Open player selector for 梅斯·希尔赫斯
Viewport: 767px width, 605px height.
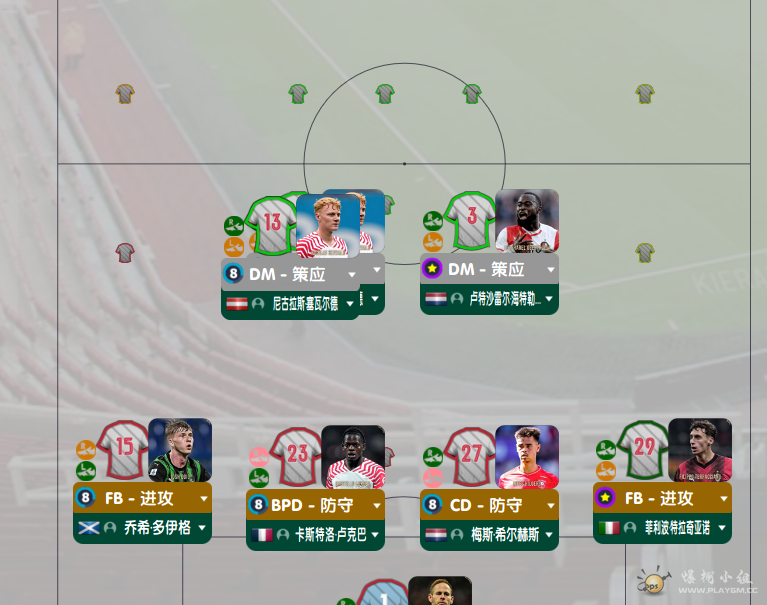coord(549,536)
